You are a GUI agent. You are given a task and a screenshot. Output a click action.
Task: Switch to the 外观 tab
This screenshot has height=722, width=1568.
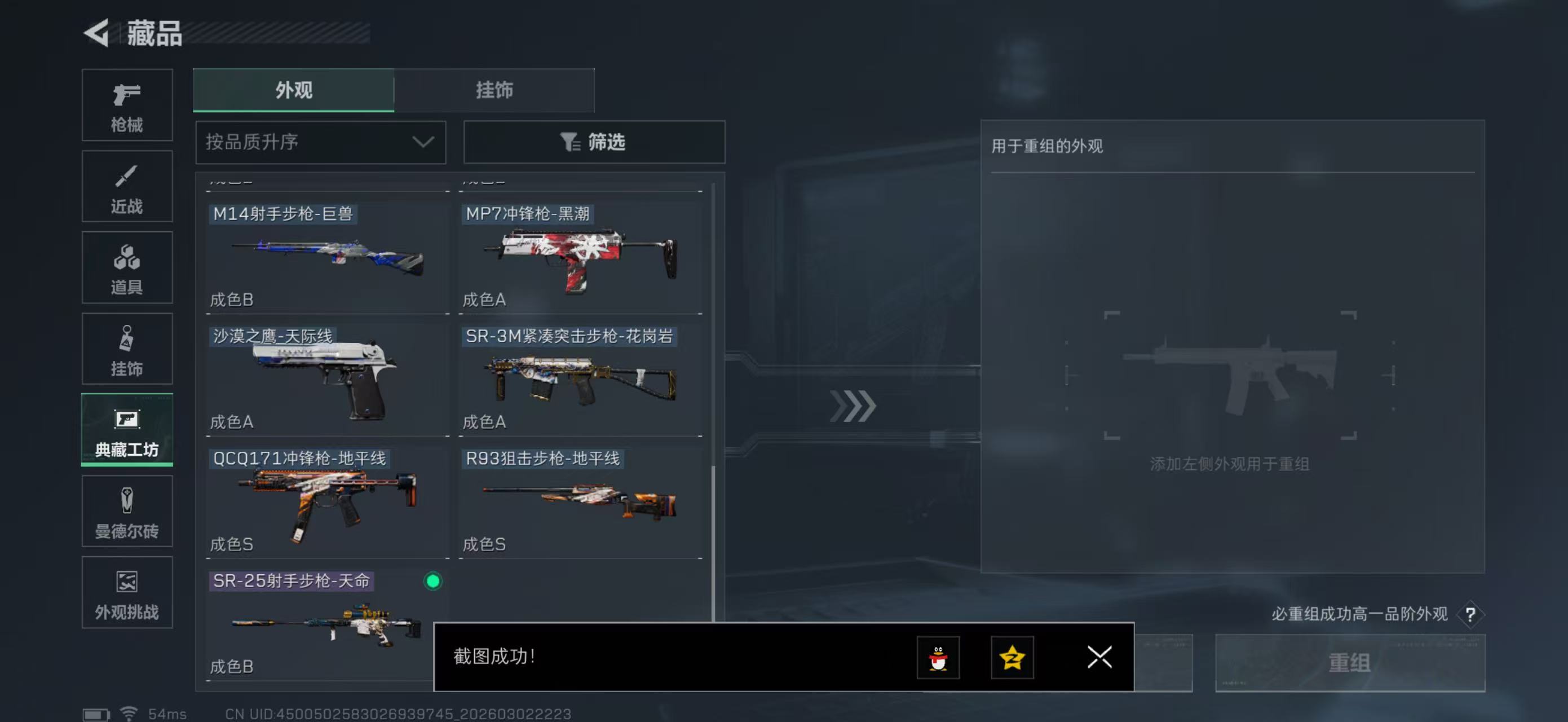coord(293,90)
